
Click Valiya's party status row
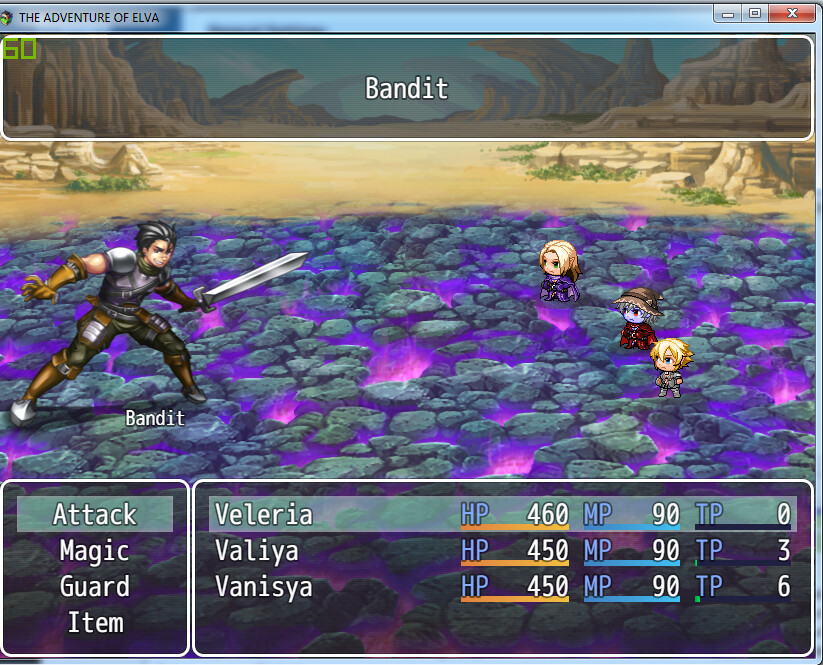pyautogui.click(x=502, y=551)
